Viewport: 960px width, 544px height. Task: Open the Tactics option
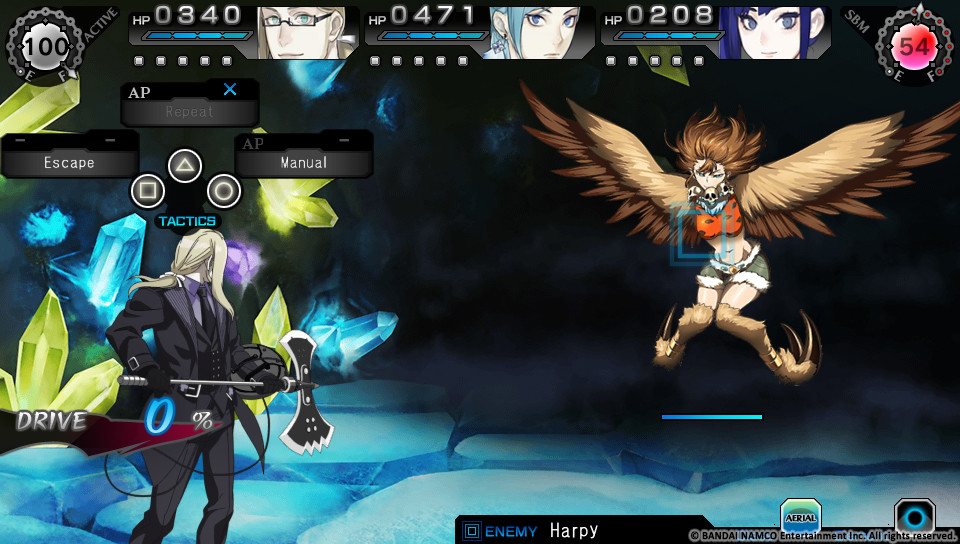coord(186,221)
